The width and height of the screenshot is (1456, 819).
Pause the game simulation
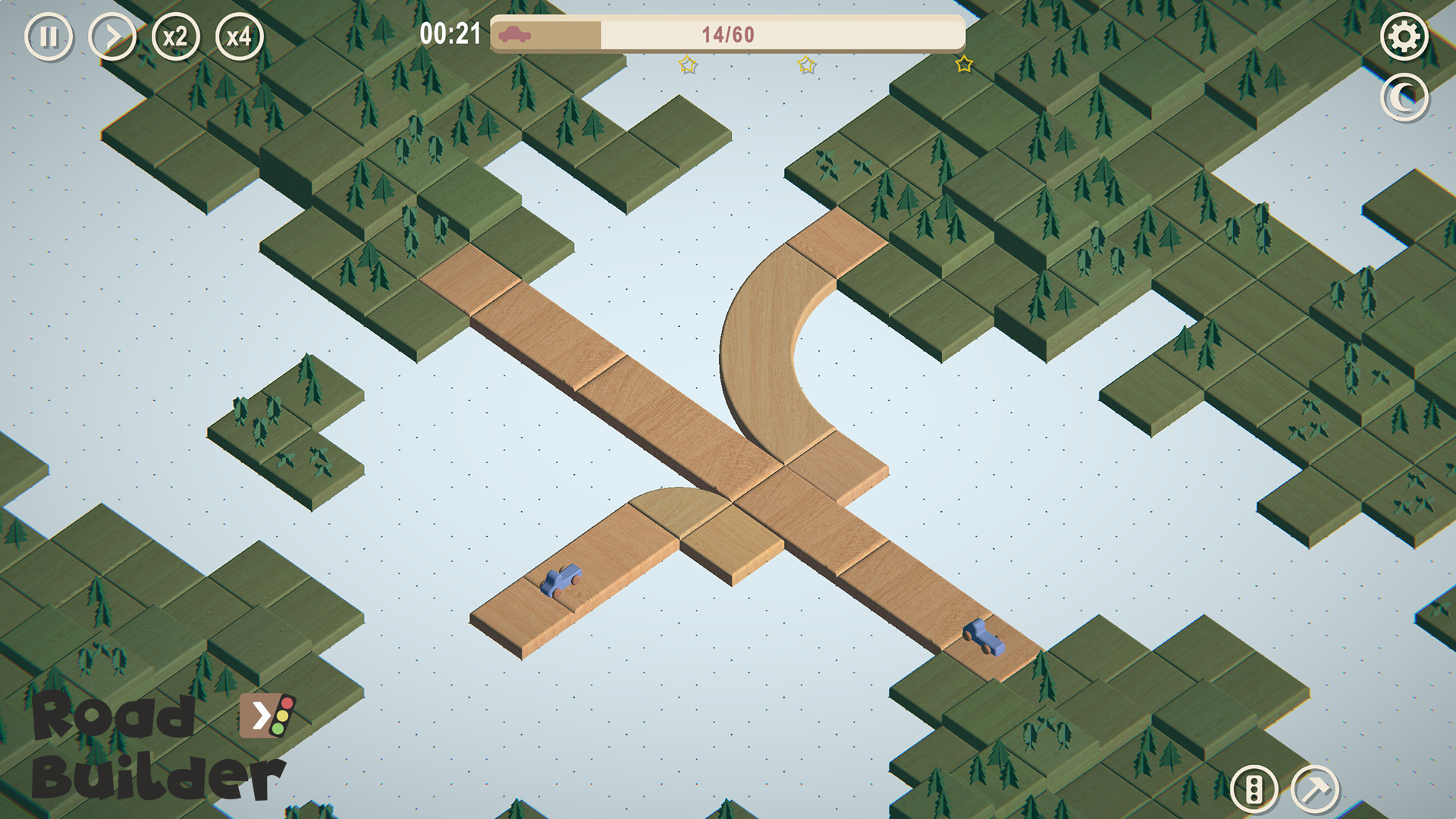48,35
